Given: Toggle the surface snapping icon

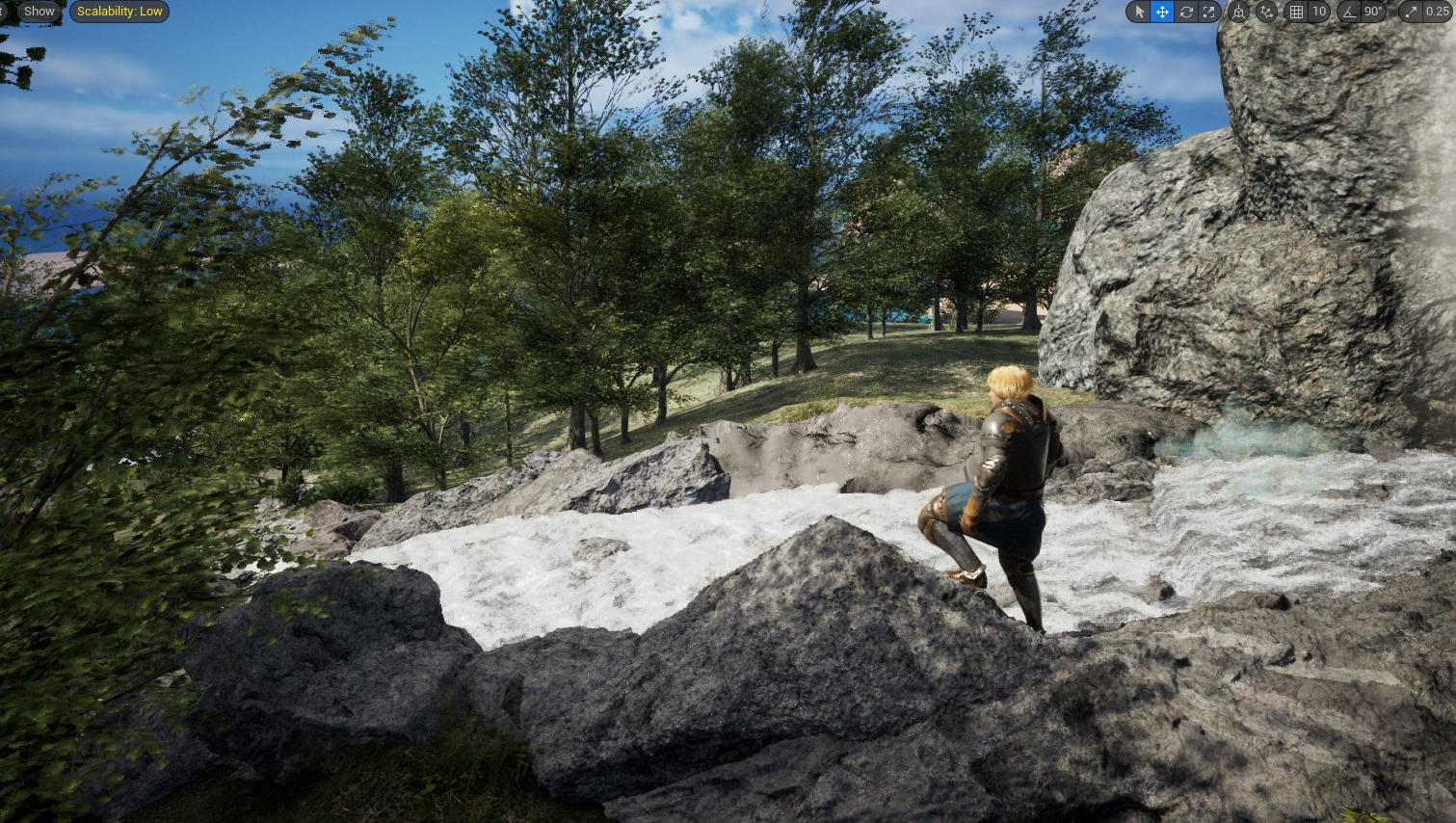Looking at the screenshot, I should 1267,12.
